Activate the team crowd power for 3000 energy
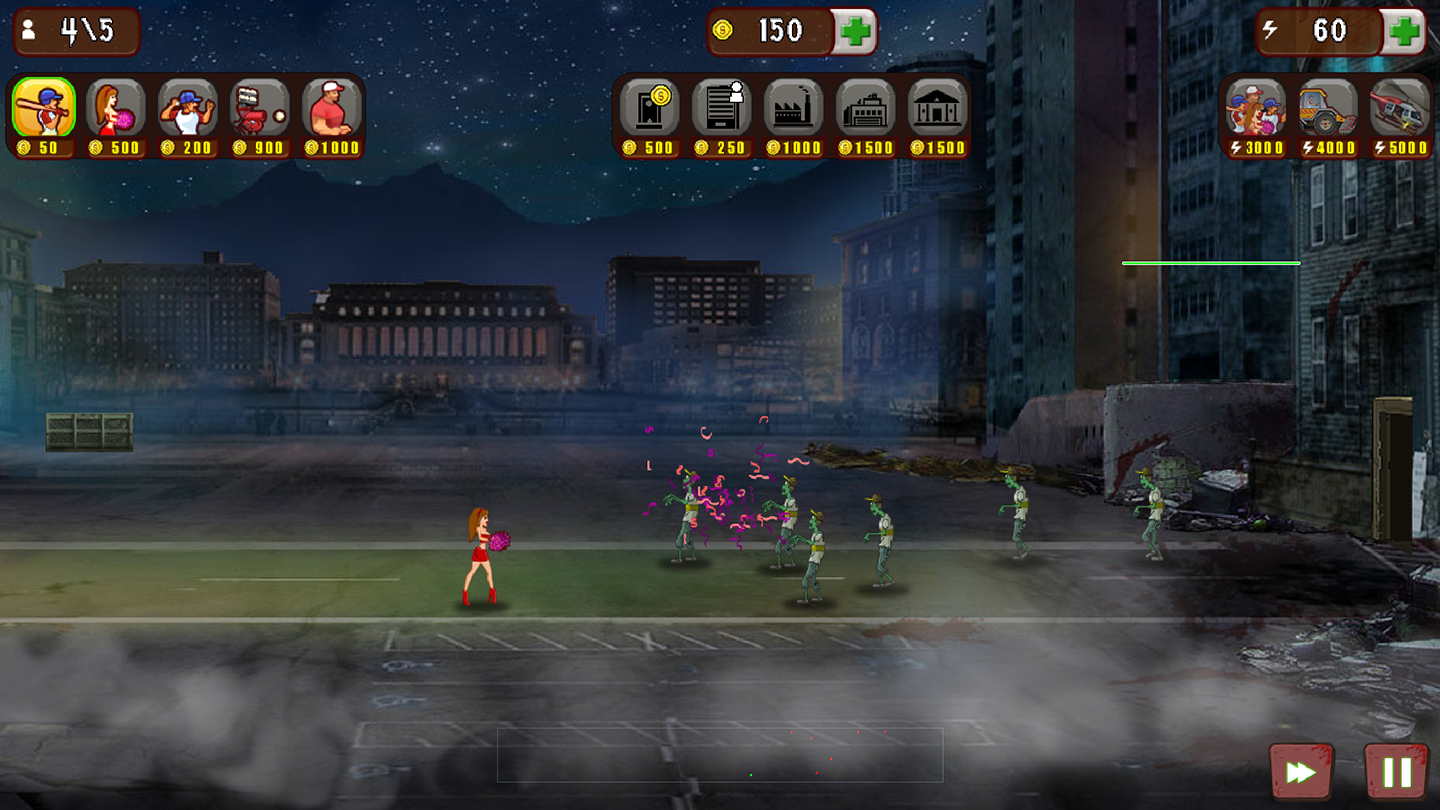Screen dimensions: 1440x810 pyautogui.click(x=1256, y=108)
